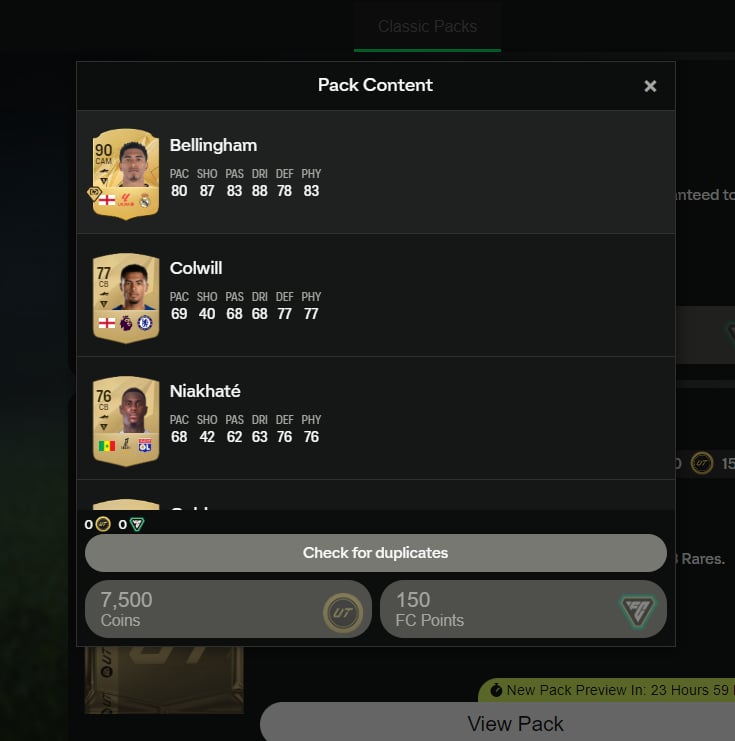Close the Pack Content dialog
735x741 pixels.
[650, 86]
